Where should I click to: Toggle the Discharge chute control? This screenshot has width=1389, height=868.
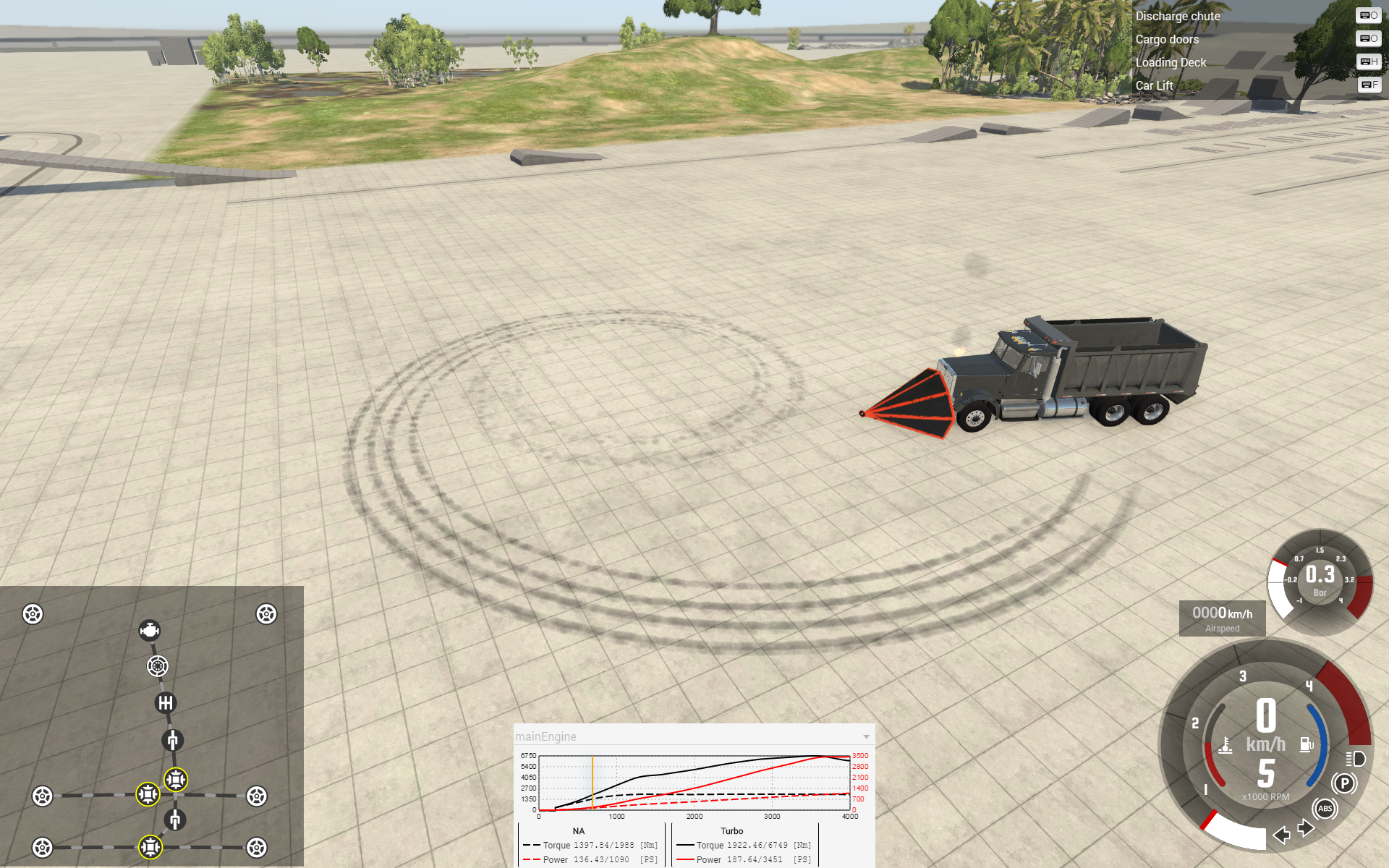point(1178,16)
